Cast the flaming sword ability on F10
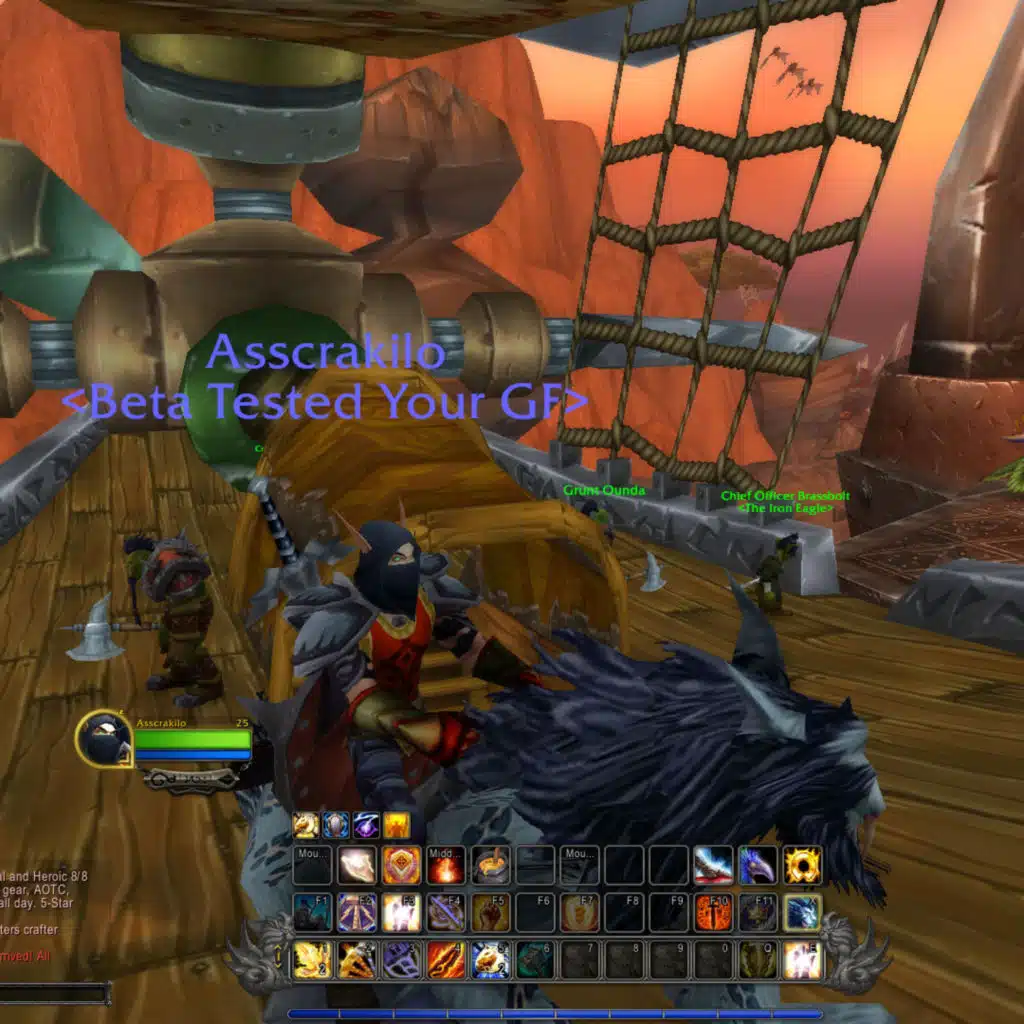Image resolution: width=1024 pixels, height=1024 pixels. coord(713,912)
